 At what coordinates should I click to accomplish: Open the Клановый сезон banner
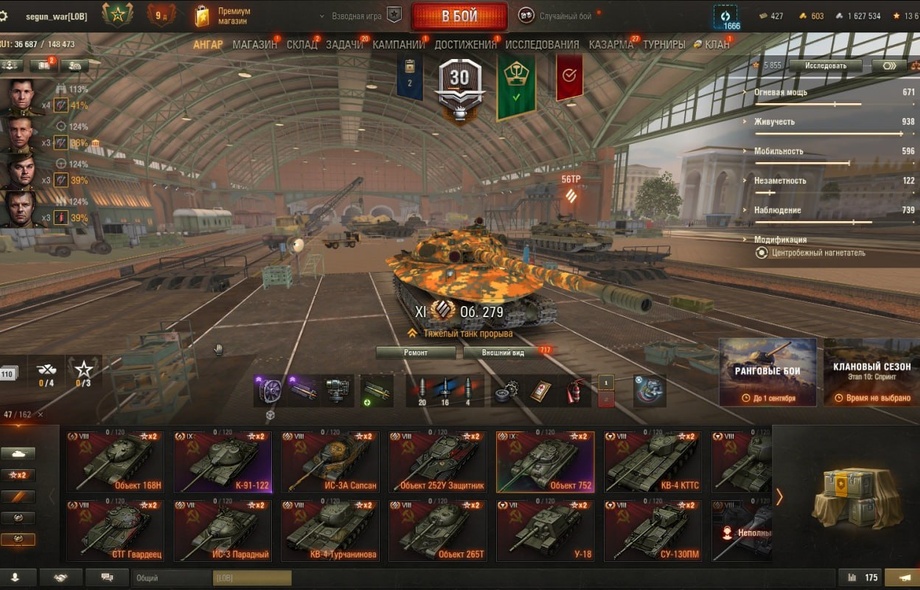click(x=871, y=372)
